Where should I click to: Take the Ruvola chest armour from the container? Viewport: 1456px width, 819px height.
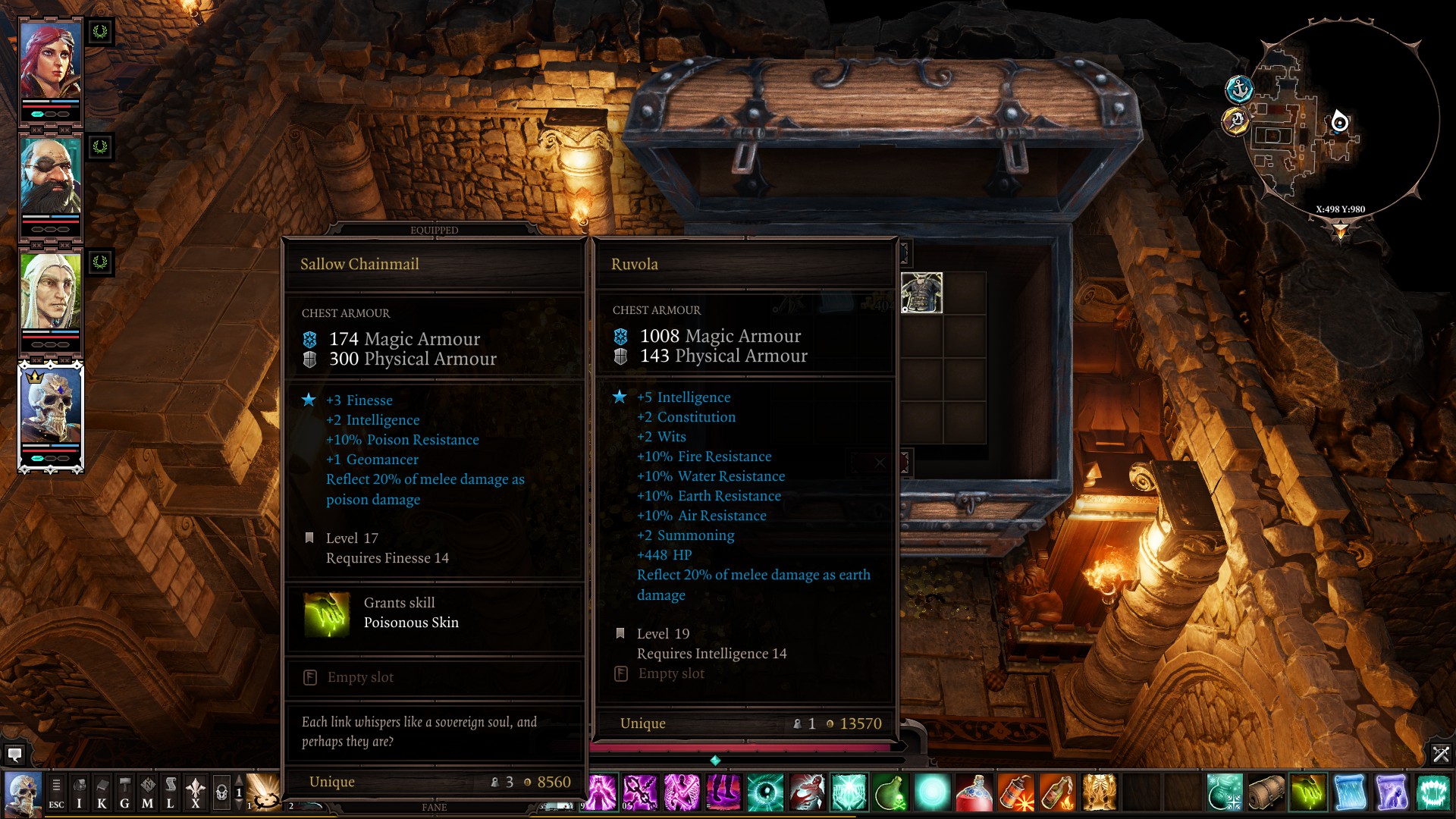[x=921, y=293]
